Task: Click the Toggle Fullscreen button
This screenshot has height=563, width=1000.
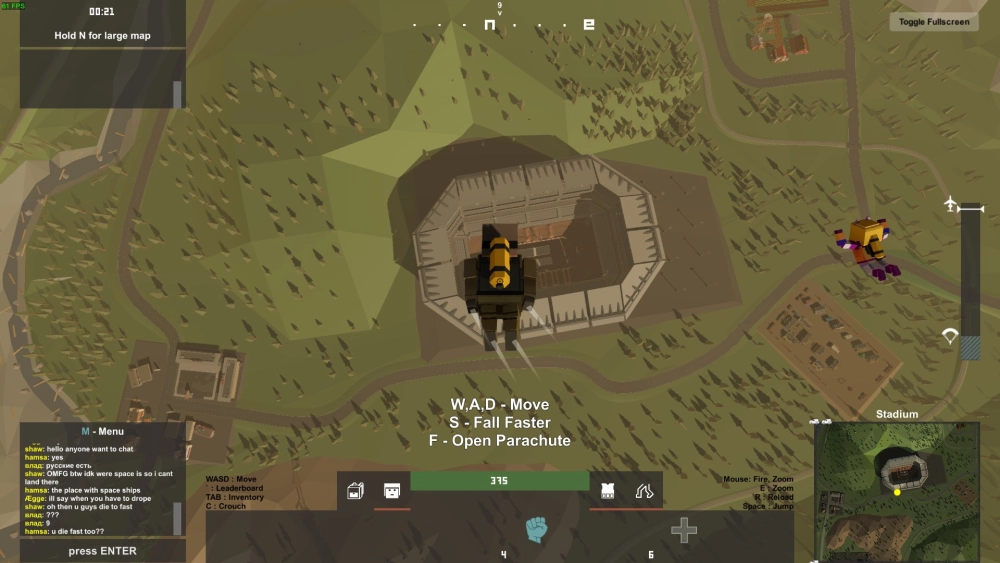Action: point(934,22)
